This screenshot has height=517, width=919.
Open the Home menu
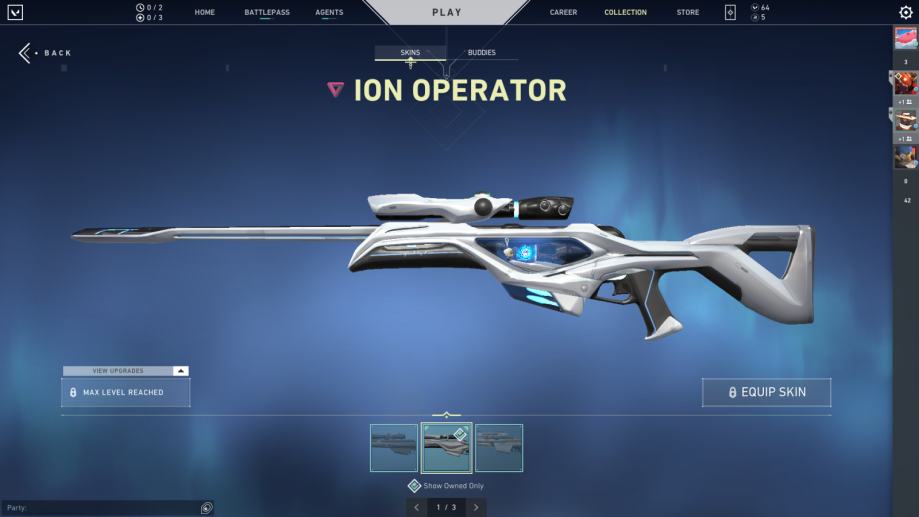tap(205, 13)
